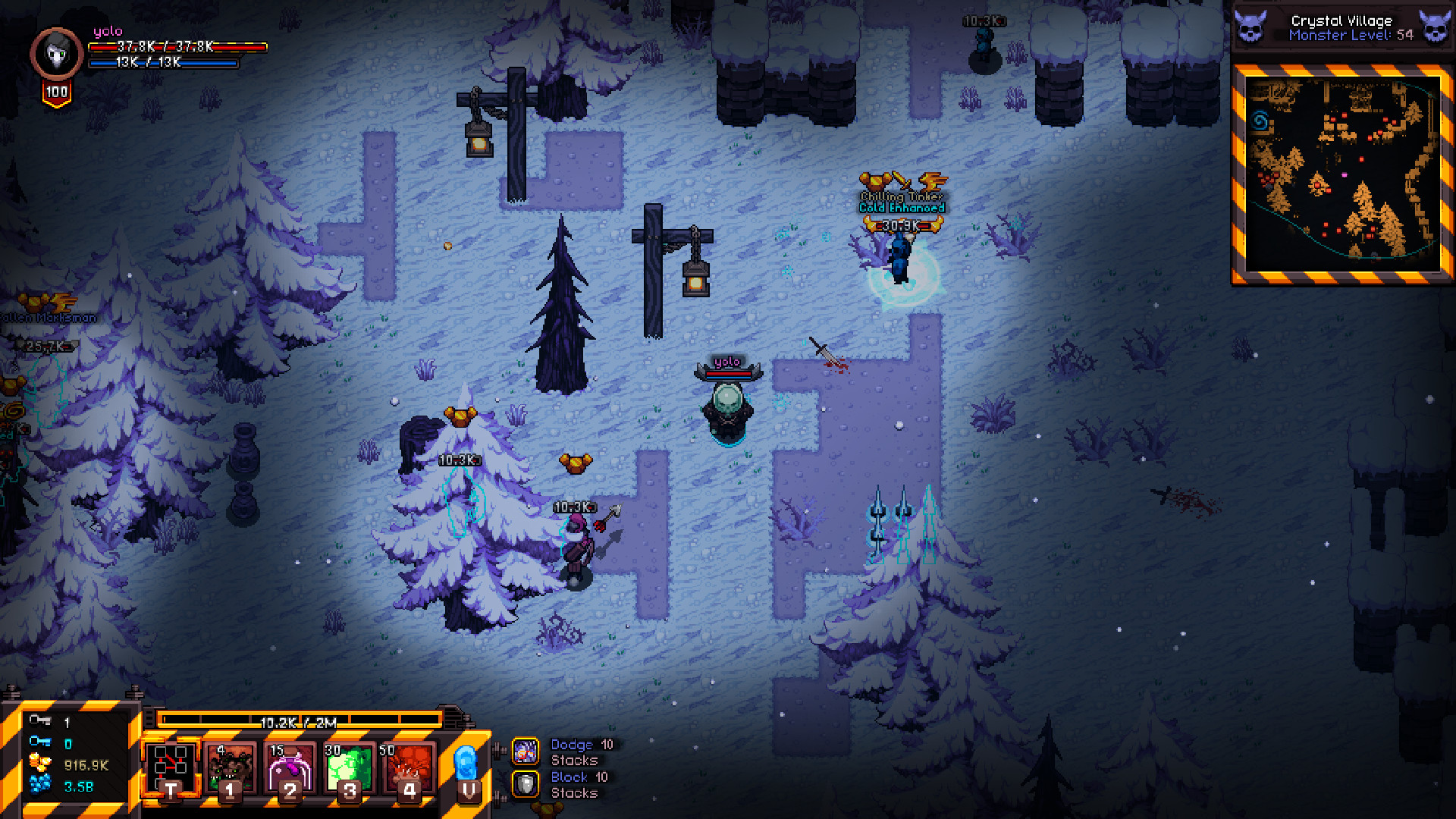Click the Dodge Stacks buff icon
Viewport: 1456px width, 819px height.
526,752
